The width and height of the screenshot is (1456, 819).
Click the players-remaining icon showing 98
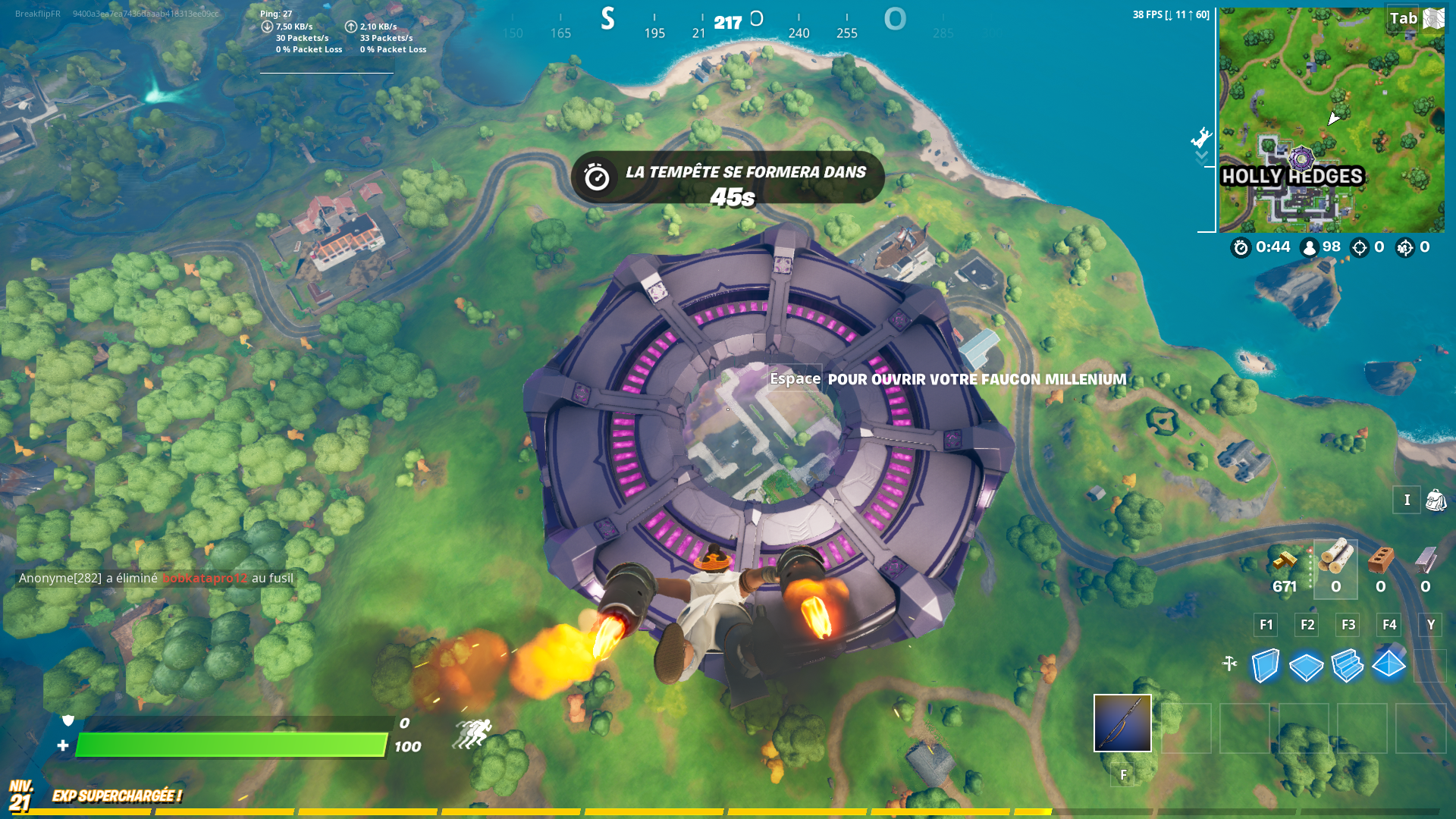1308,247
